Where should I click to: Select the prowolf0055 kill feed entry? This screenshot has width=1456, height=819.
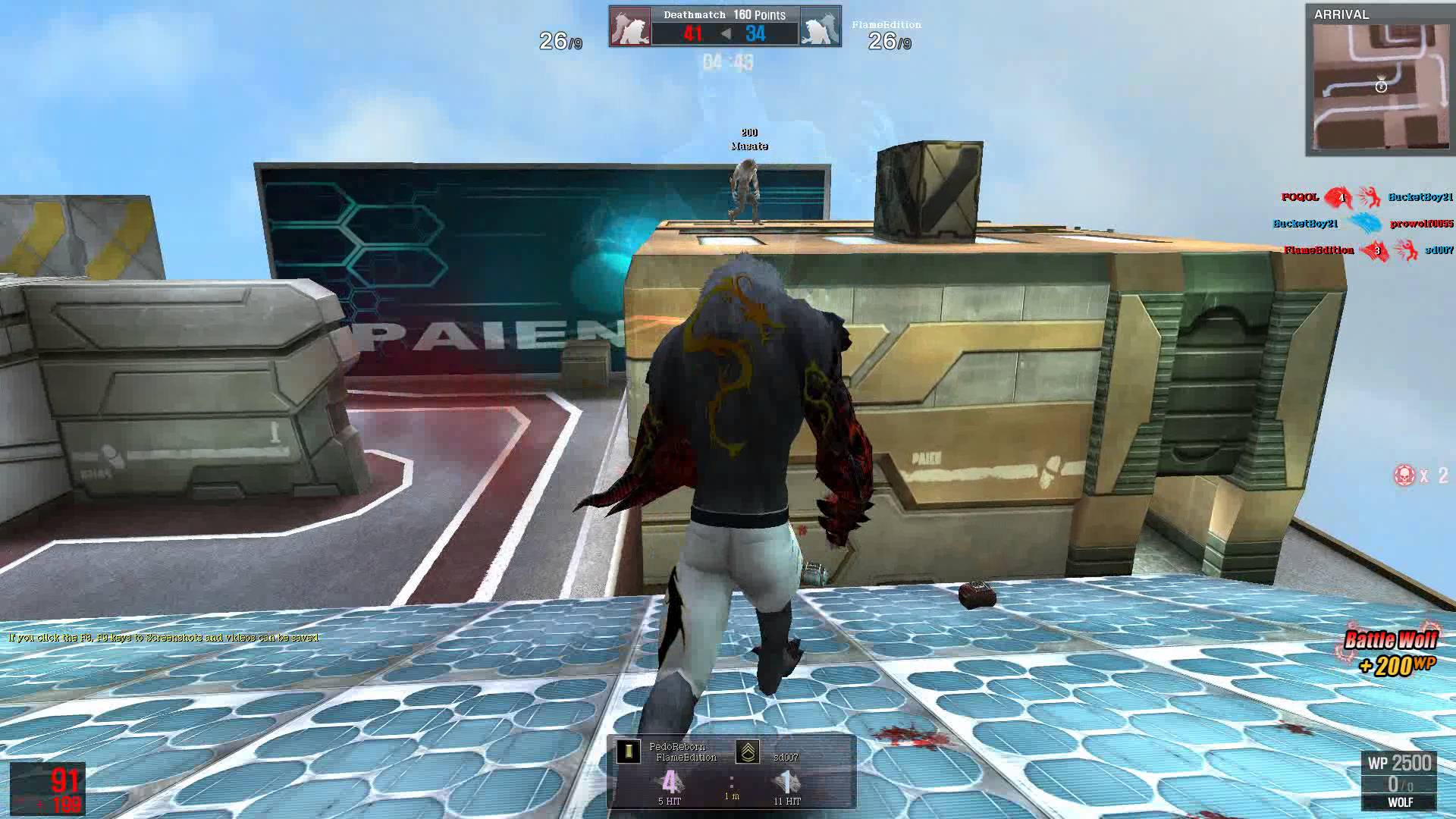[x=1421, y=224]
